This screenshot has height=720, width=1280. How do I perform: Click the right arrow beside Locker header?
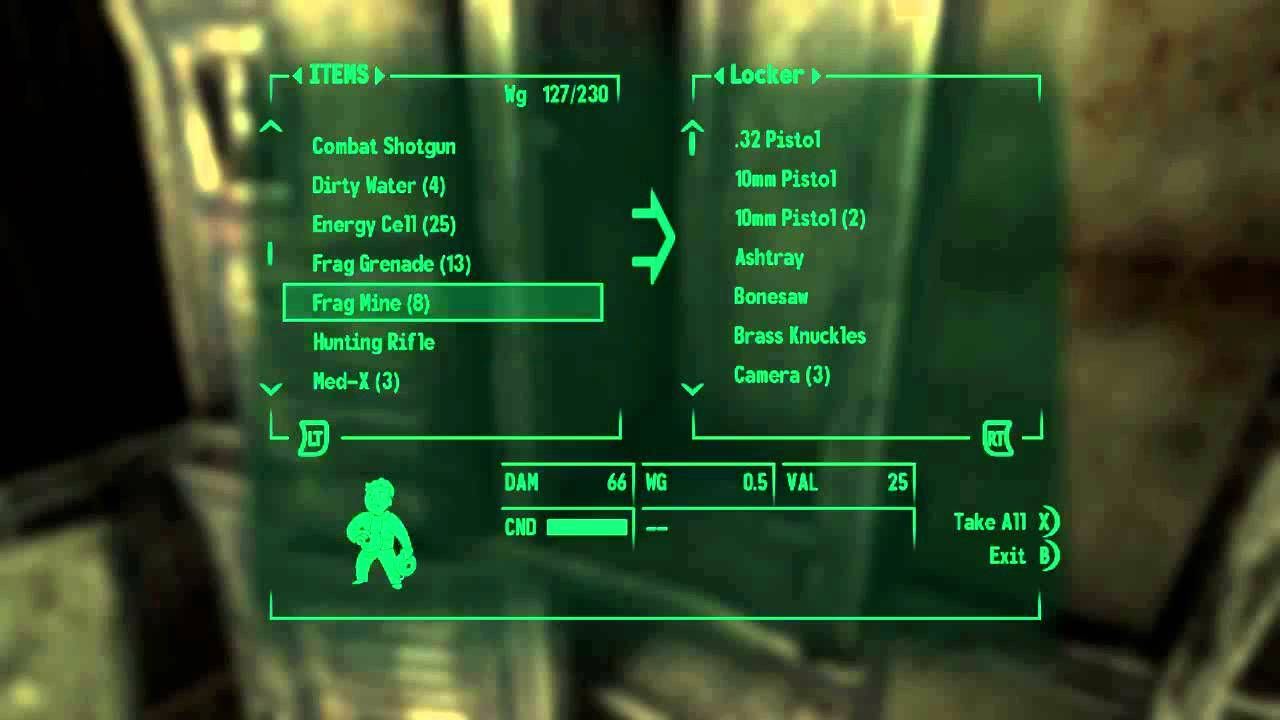coord(817,74)
